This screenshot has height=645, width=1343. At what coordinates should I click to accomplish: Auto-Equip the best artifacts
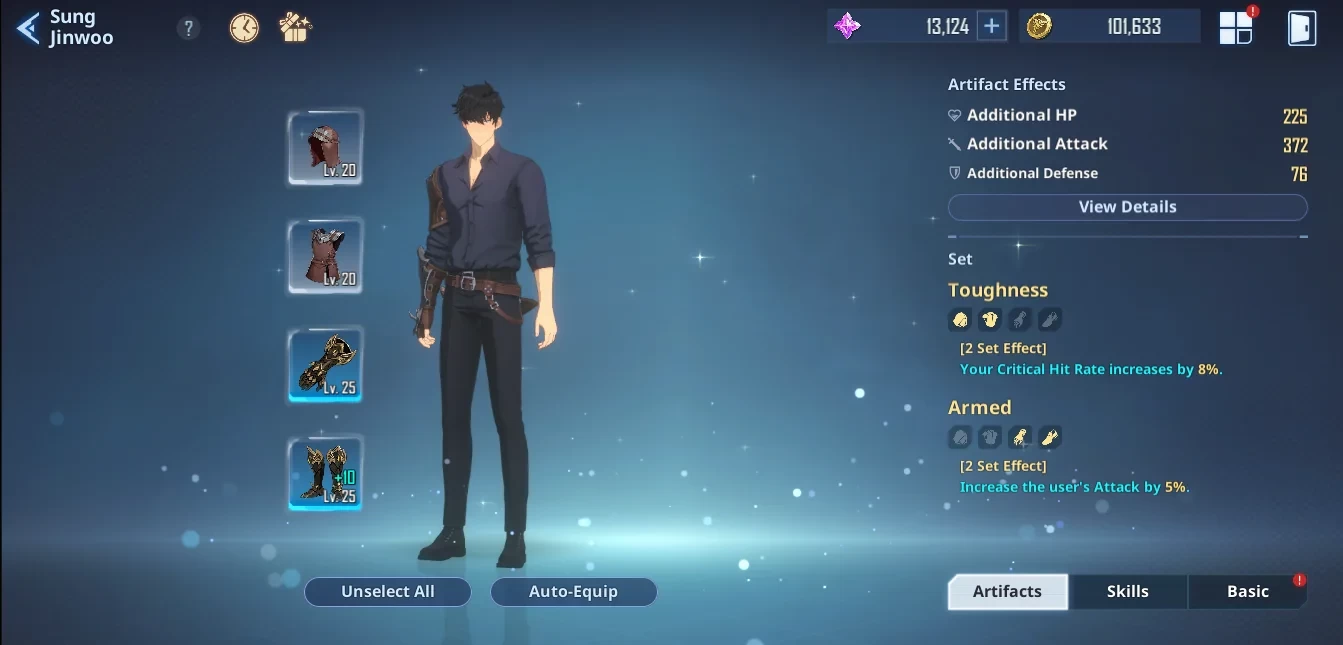pos(573,591)
